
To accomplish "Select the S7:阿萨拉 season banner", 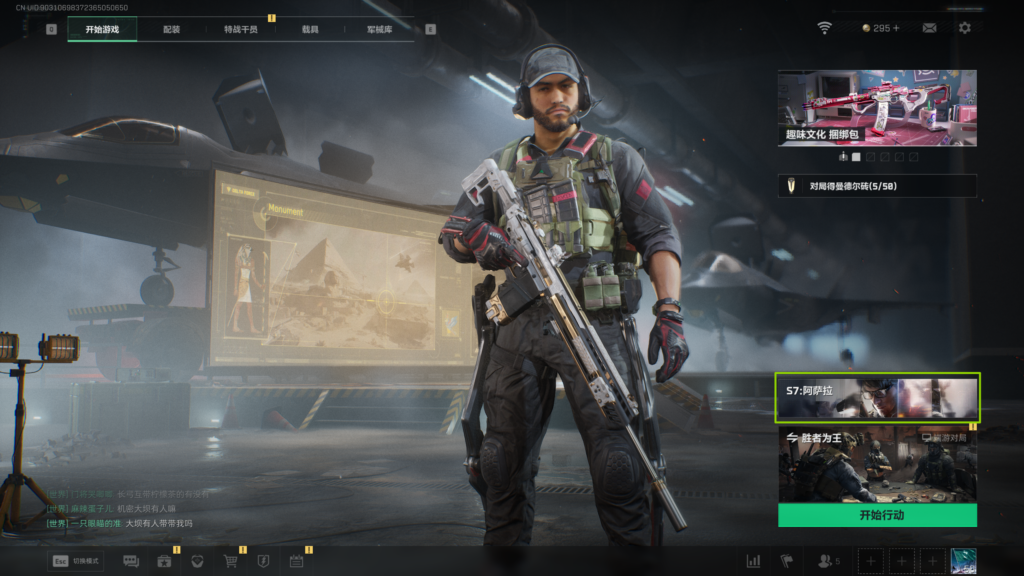I will [877, 398].
